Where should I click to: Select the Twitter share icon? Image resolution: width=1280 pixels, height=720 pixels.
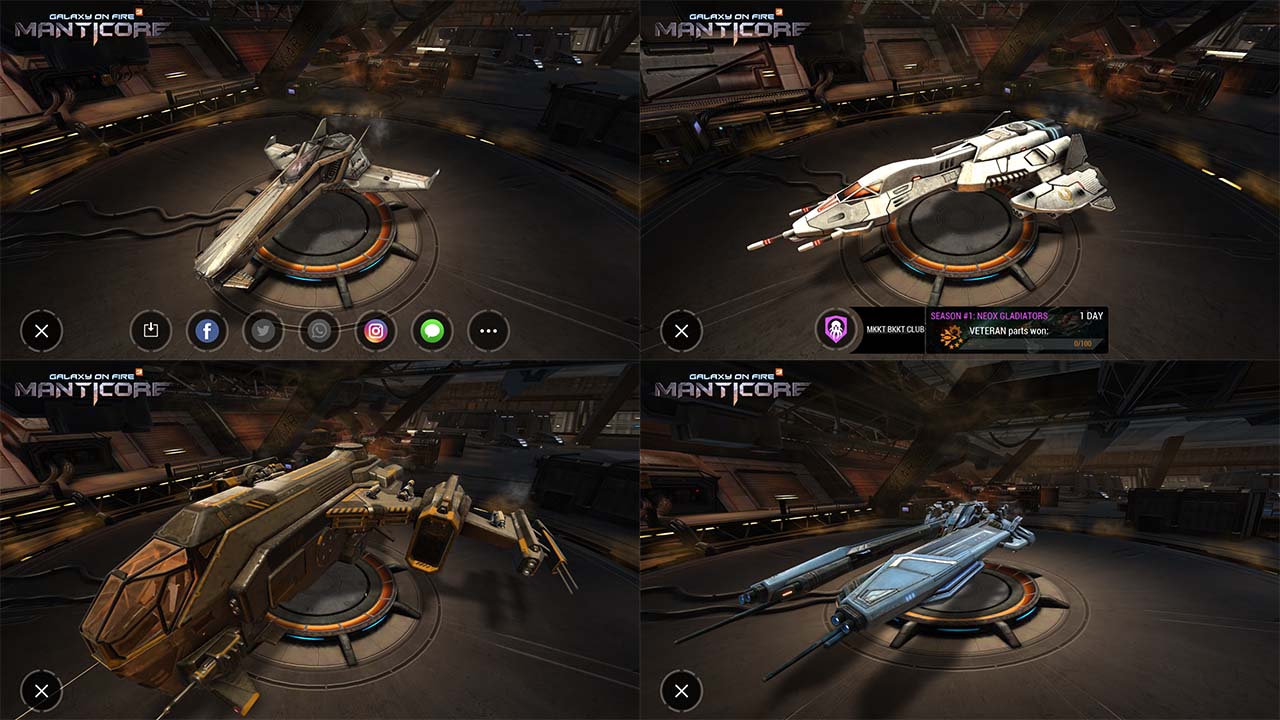pos(263,331)
